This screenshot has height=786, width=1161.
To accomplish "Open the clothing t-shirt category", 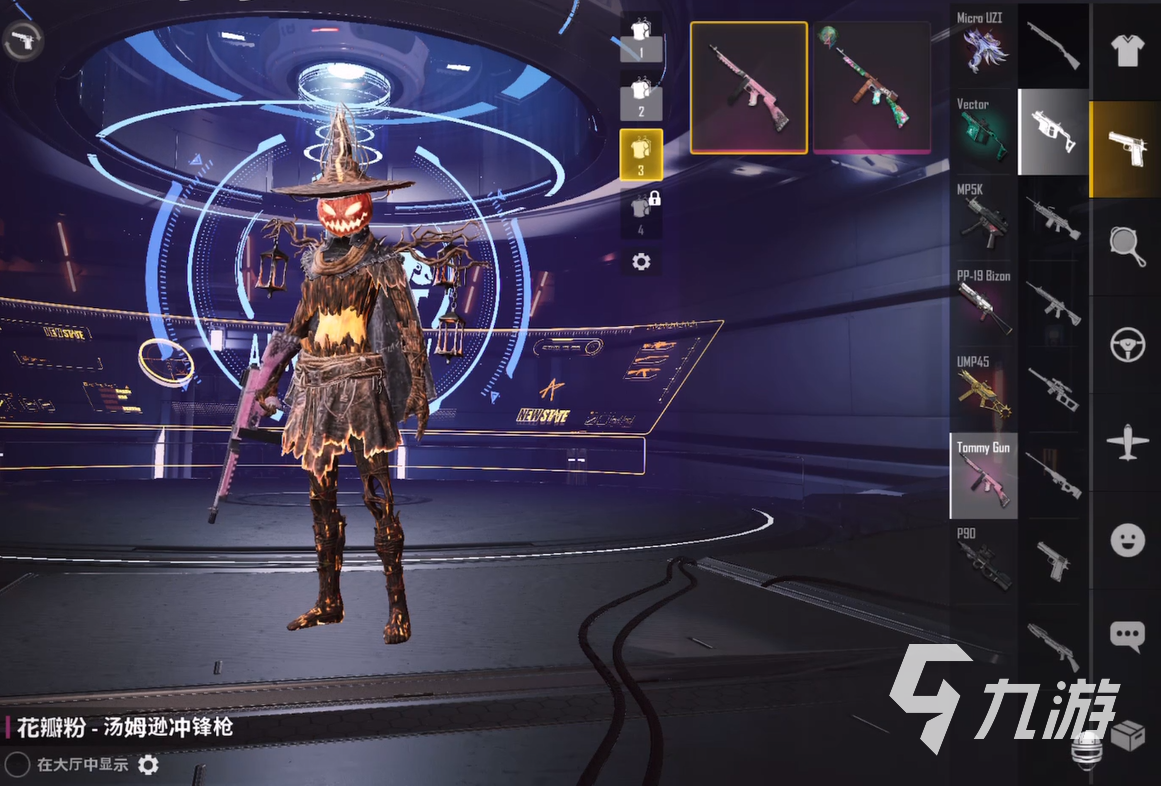I will point(1127,50).
